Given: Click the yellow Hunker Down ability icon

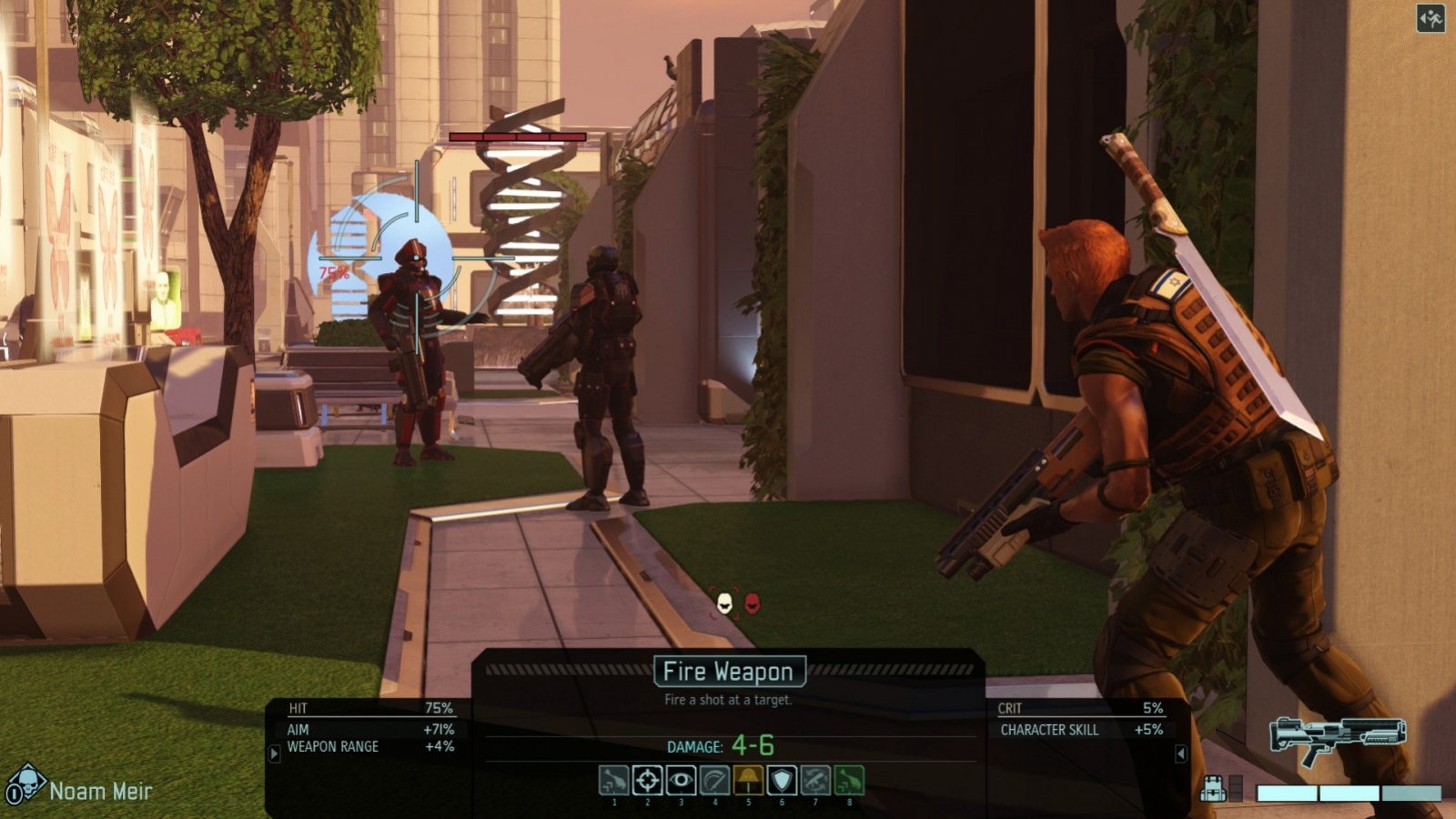Looking at the screenshot, I should pos(747,780).
